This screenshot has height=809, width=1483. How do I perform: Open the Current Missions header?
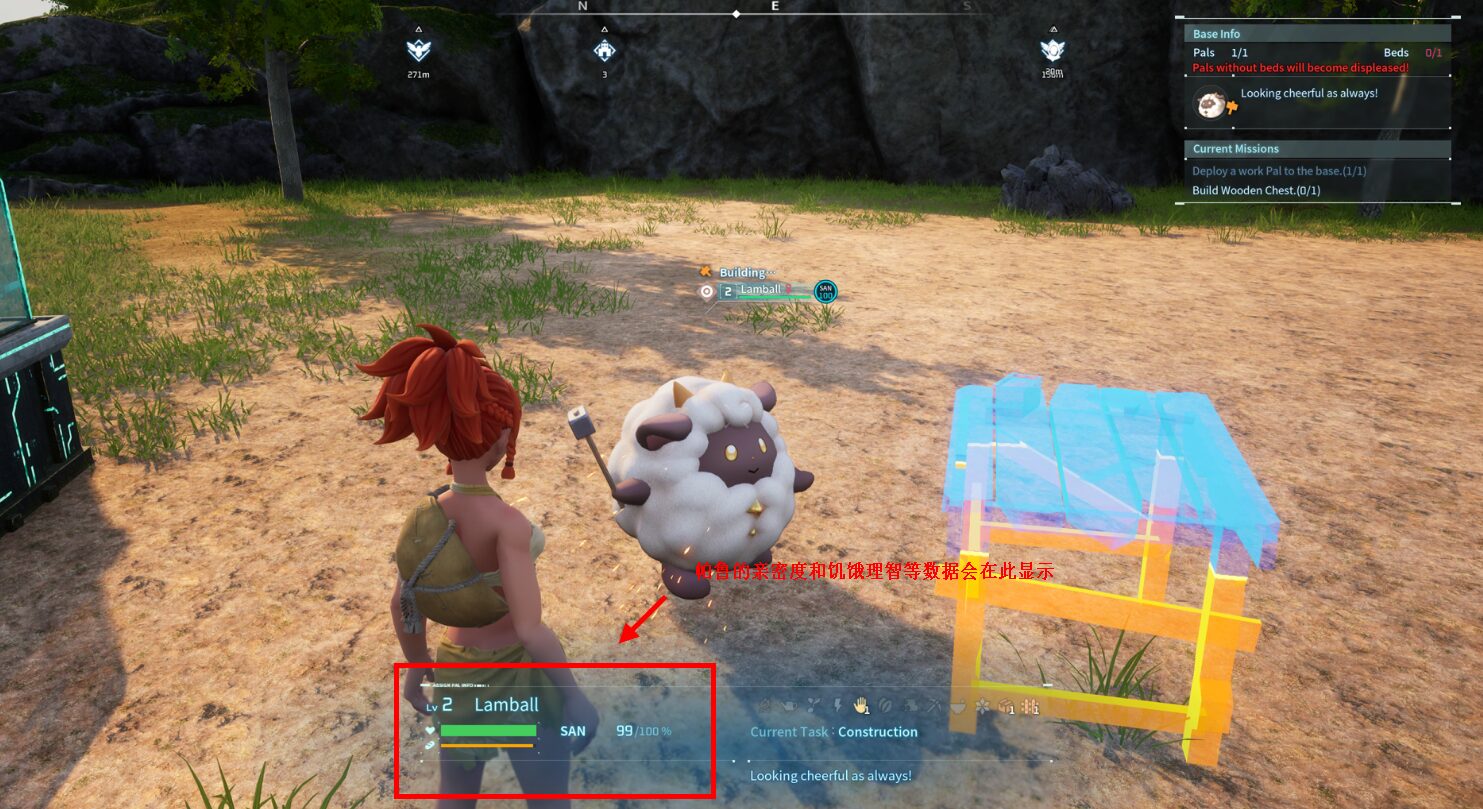(x=1235, y=149)
